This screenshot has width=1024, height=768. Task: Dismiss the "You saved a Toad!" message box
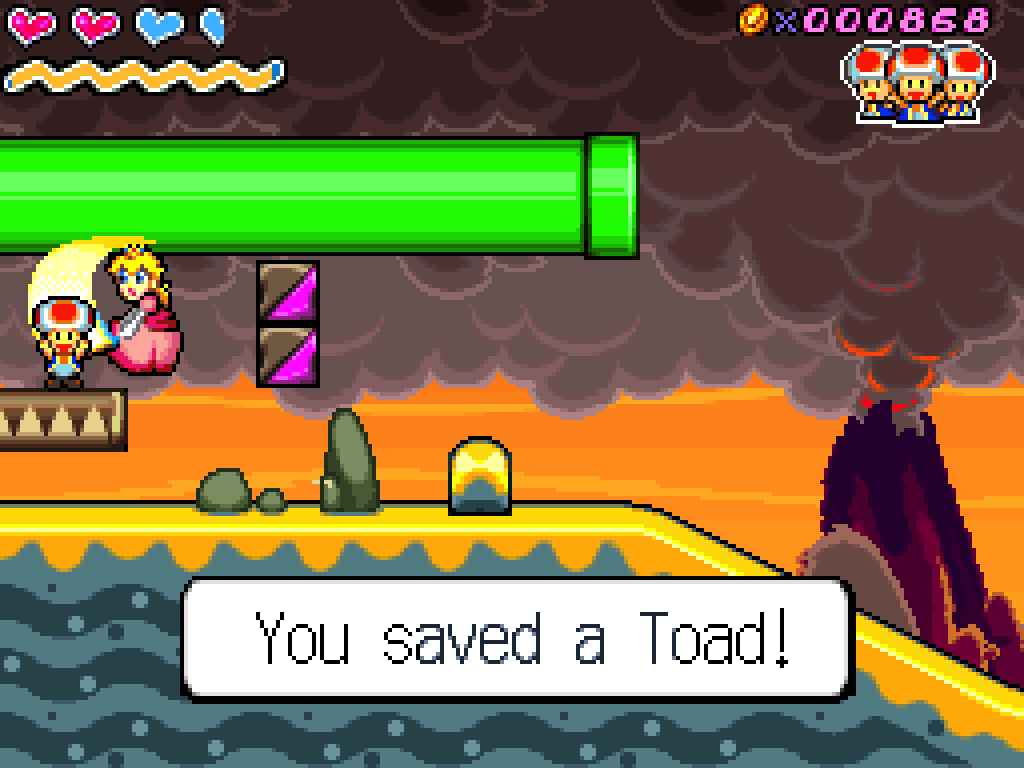point(517,638)
